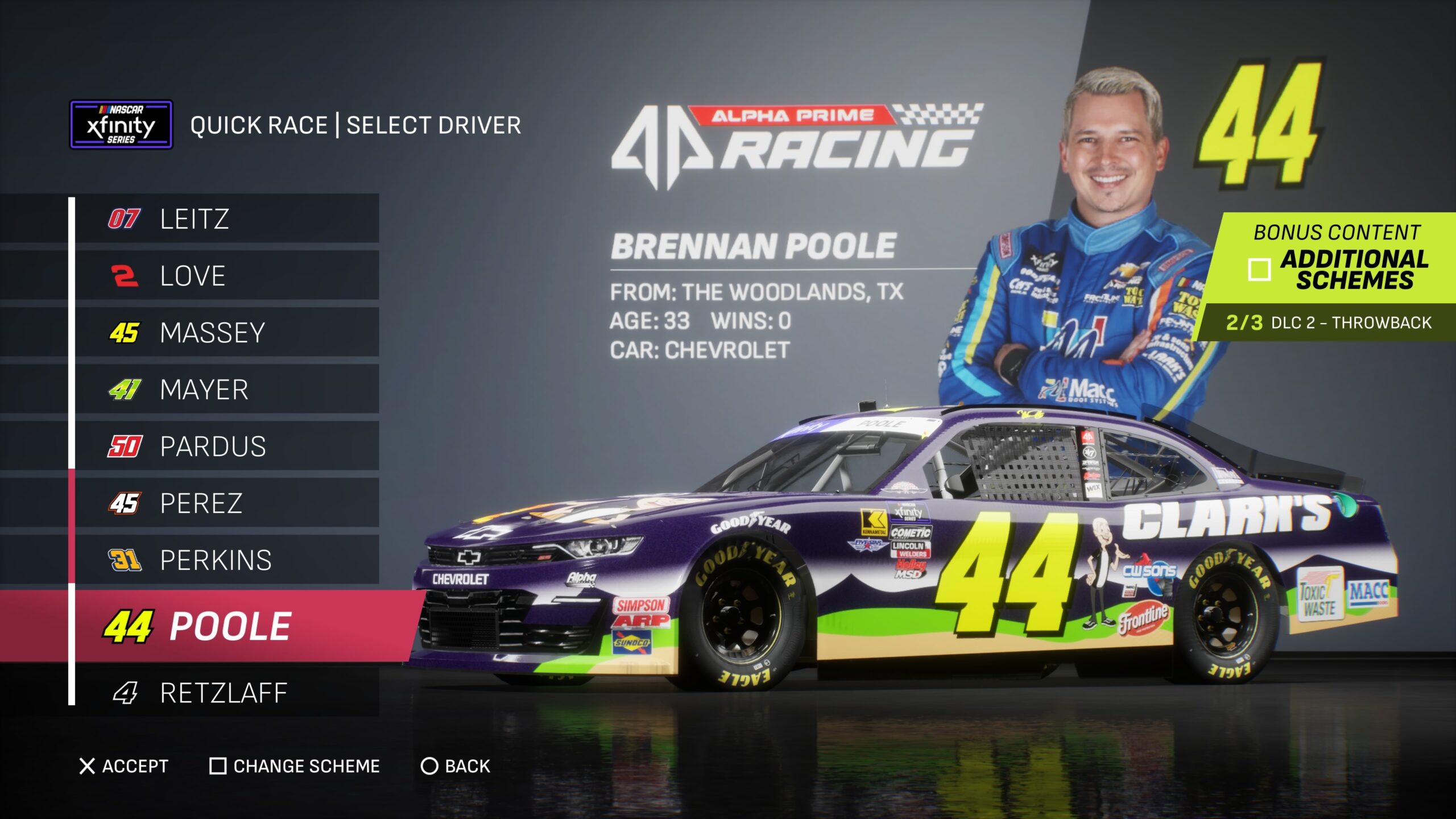Image resolution: width=1456 pixels, height=819 pixels.
Task: Choose Retzlaff, car number 4
Action: coord(226,693)
